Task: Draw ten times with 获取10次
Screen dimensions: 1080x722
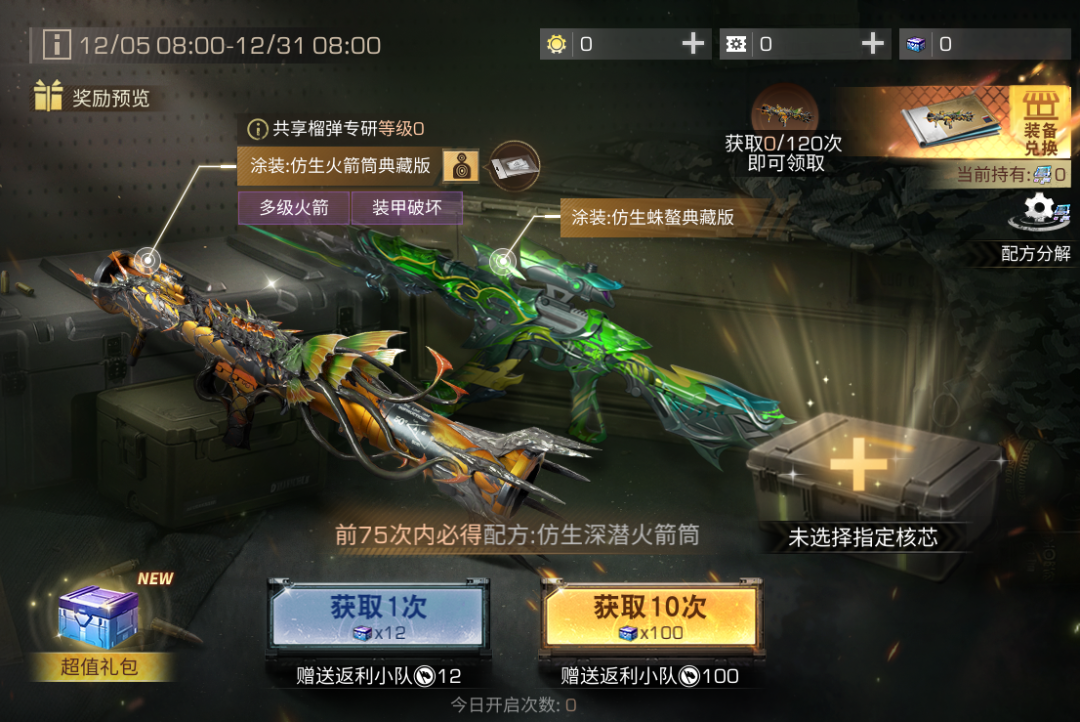Action: (x=650, y=615)
